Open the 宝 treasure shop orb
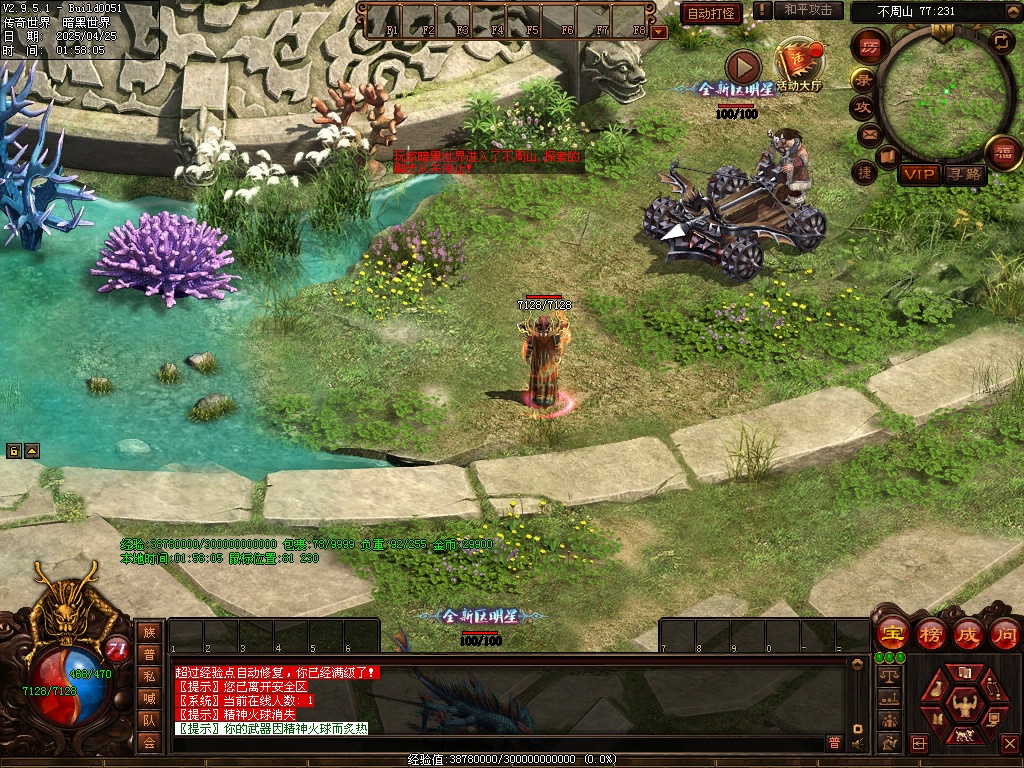Image resolution: width=1024 pixels, height=768 pixels. pos(891,633)
